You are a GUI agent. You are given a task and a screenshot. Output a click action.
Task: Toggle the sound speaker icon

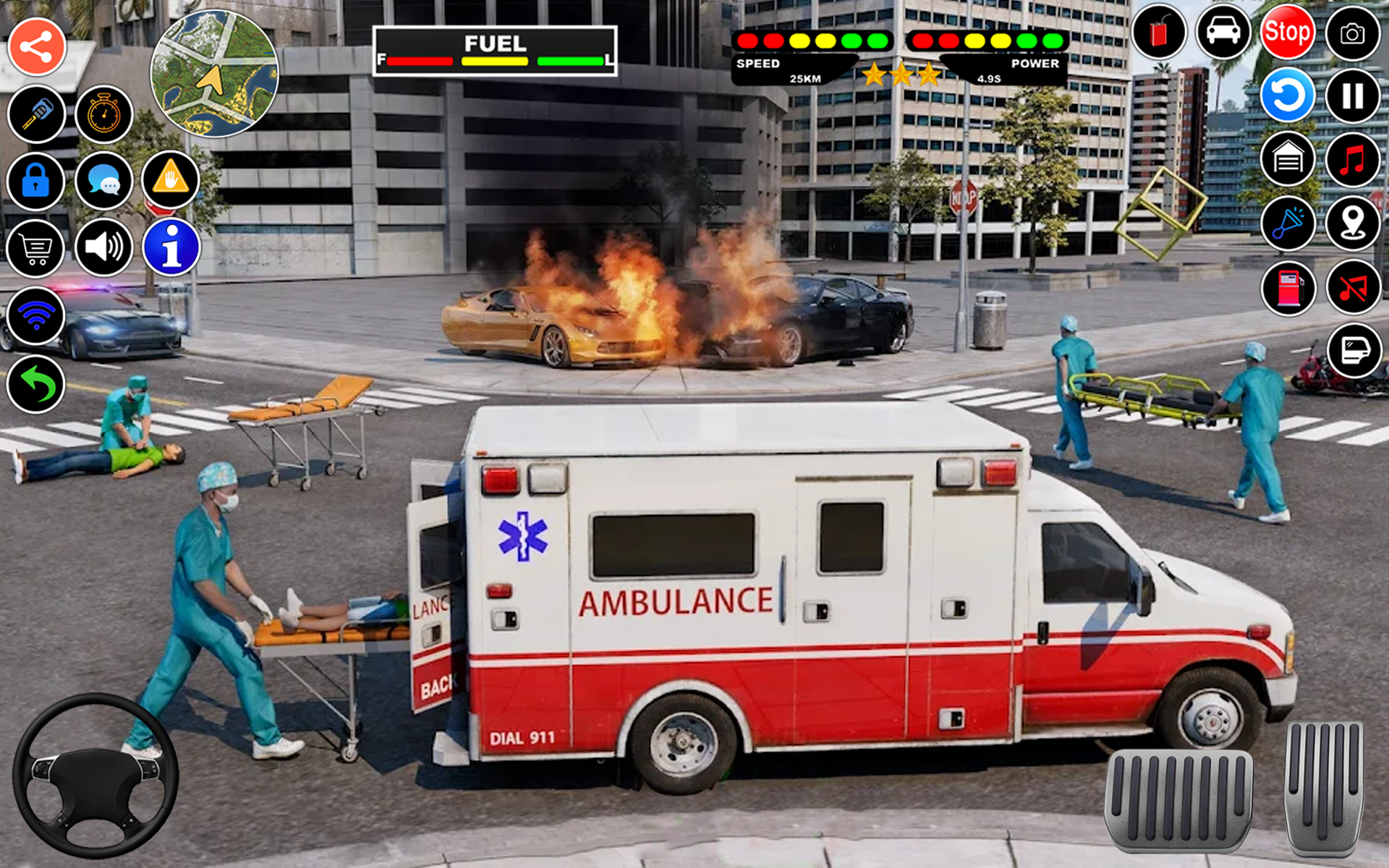click(x=103, y=247)
